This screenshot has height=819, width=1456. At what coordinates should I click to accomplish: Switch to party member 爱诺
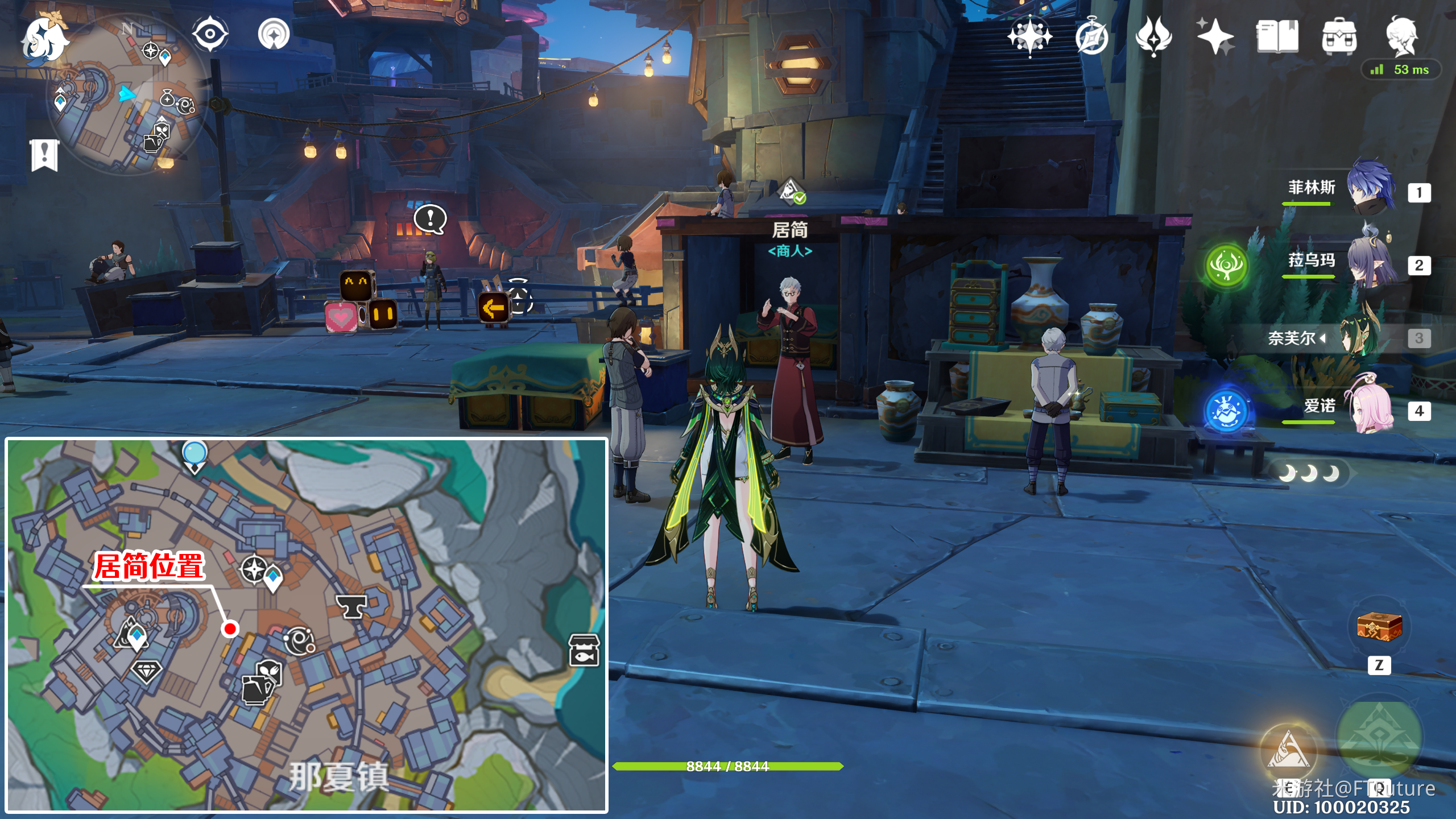click(1370, 409)
